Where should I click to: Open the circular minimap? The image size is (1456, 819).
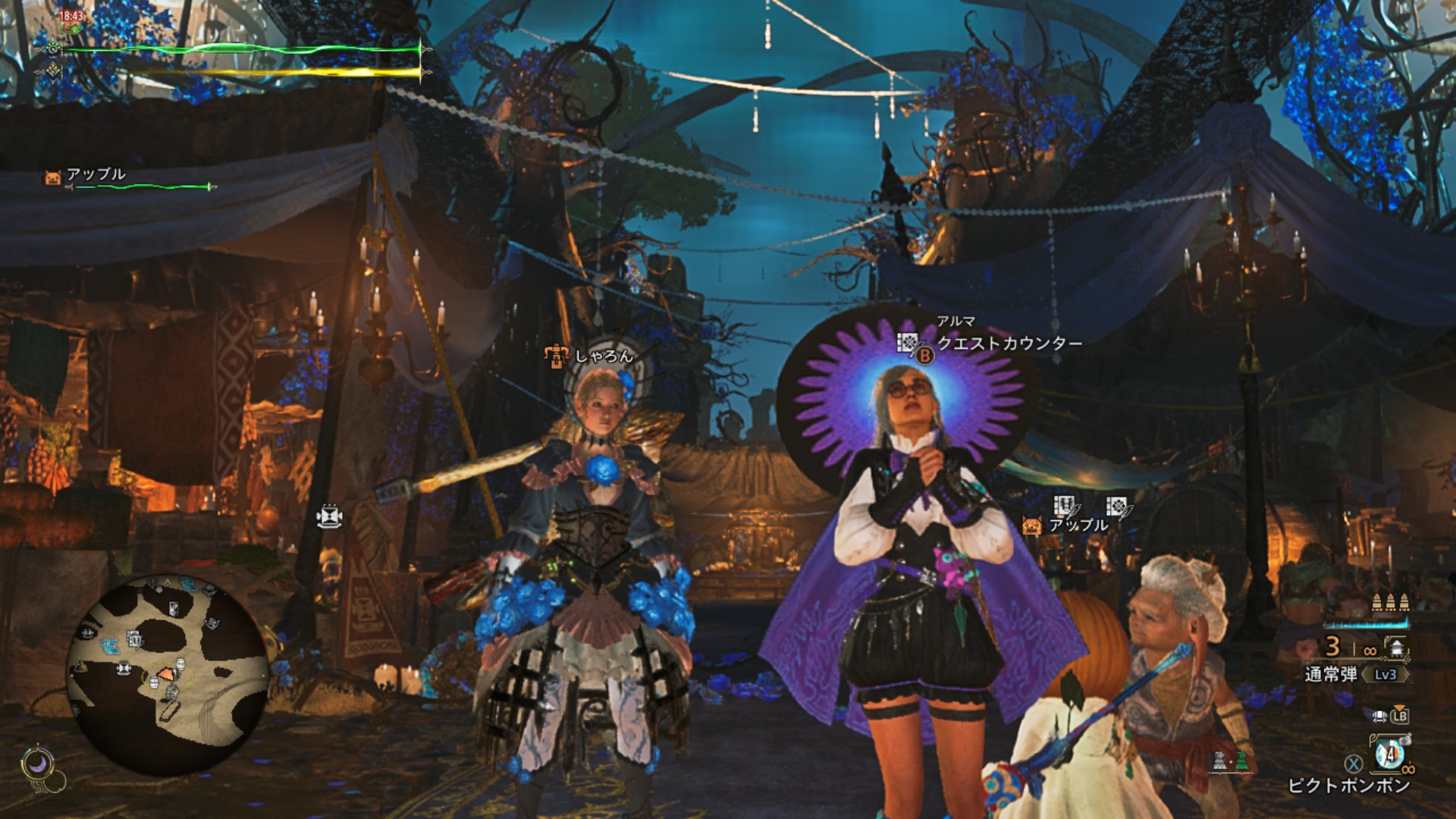tap(168, 675)
